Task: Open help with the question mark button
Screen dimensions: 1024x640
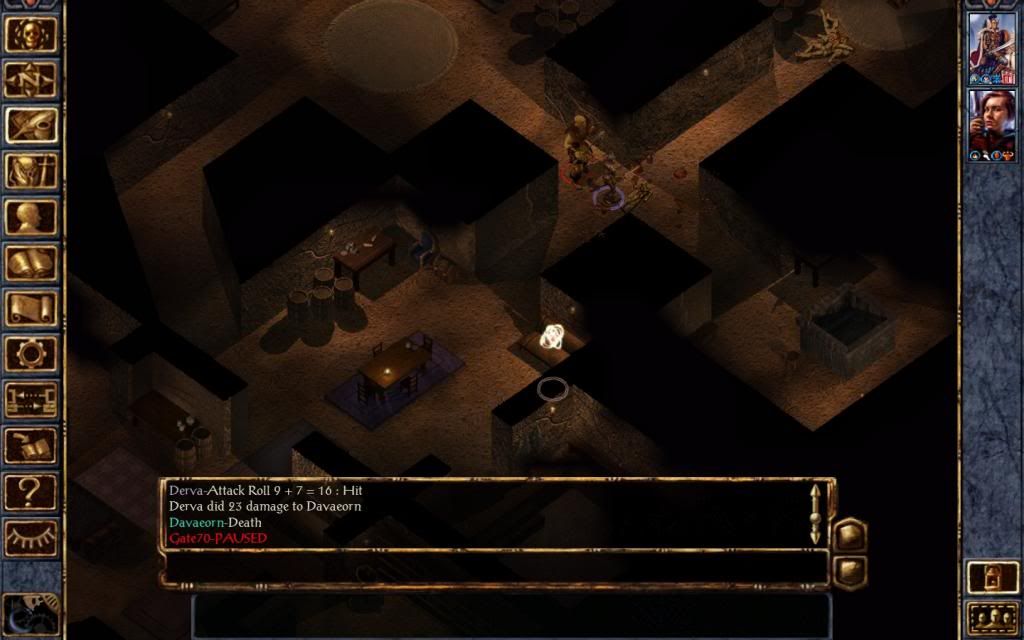Action: click(x=32, y=492)
